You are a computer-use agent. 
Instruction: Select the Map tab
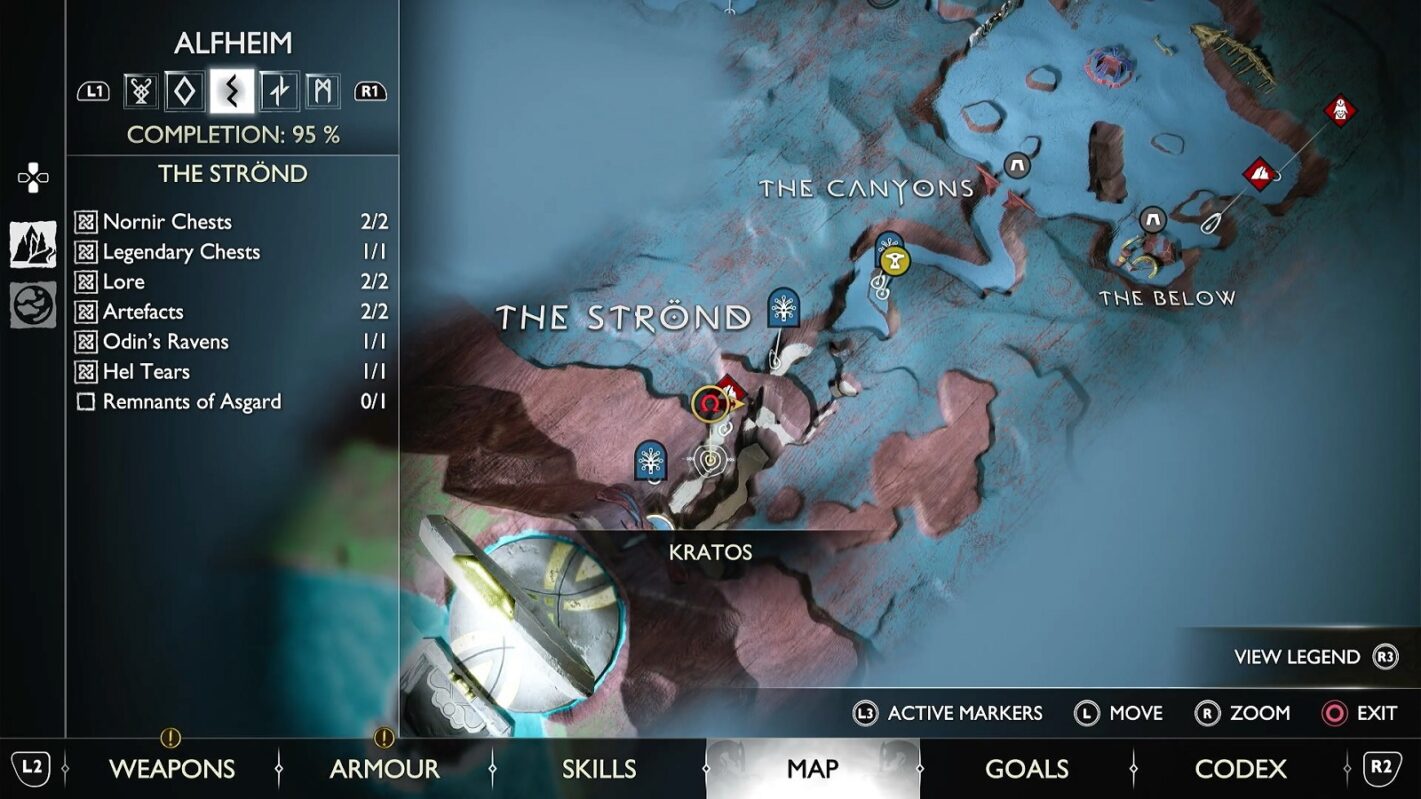(812, 768)
